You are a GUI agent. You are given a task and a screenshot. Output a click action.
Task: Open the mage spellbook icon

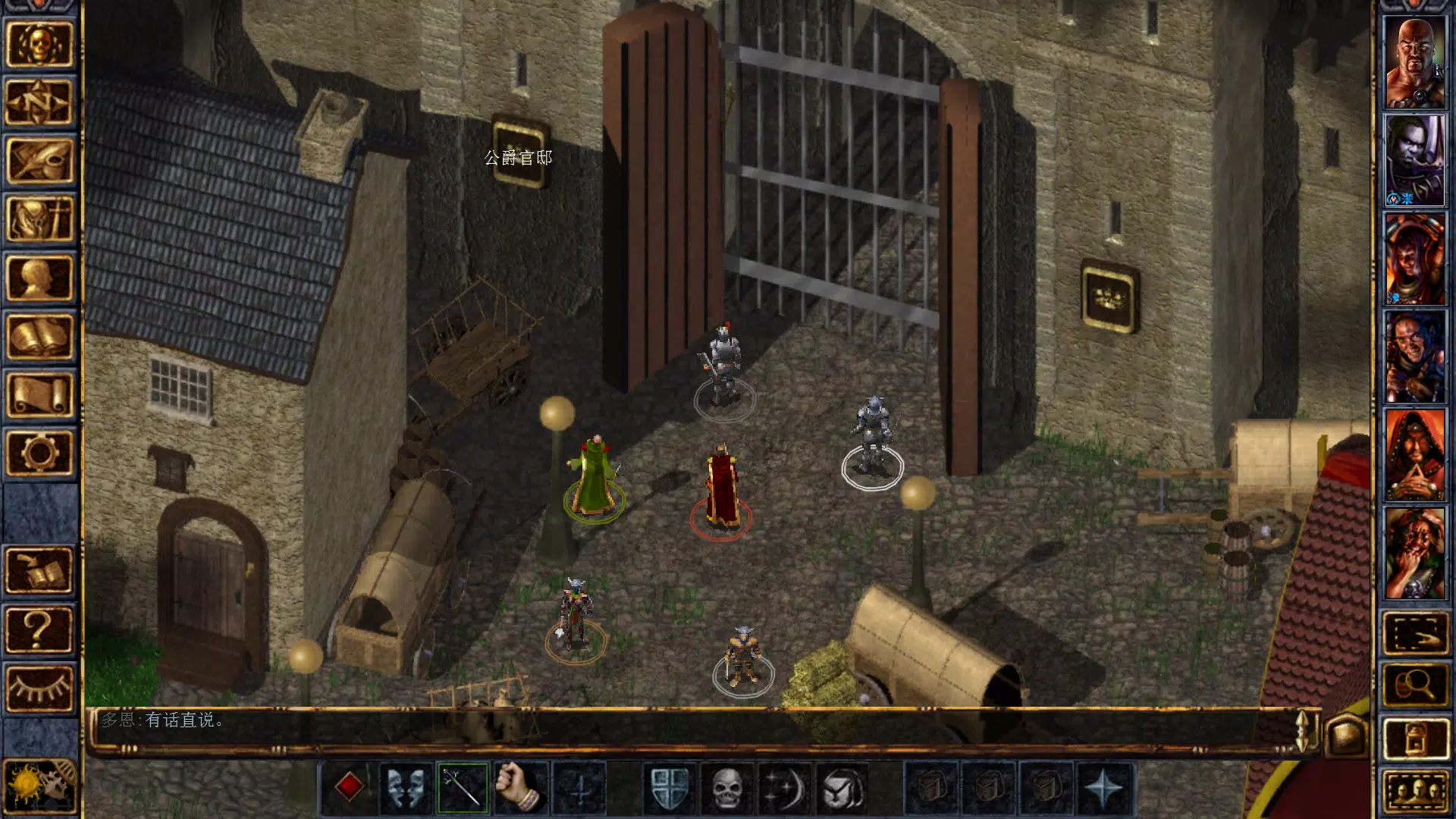click(39, 336)
